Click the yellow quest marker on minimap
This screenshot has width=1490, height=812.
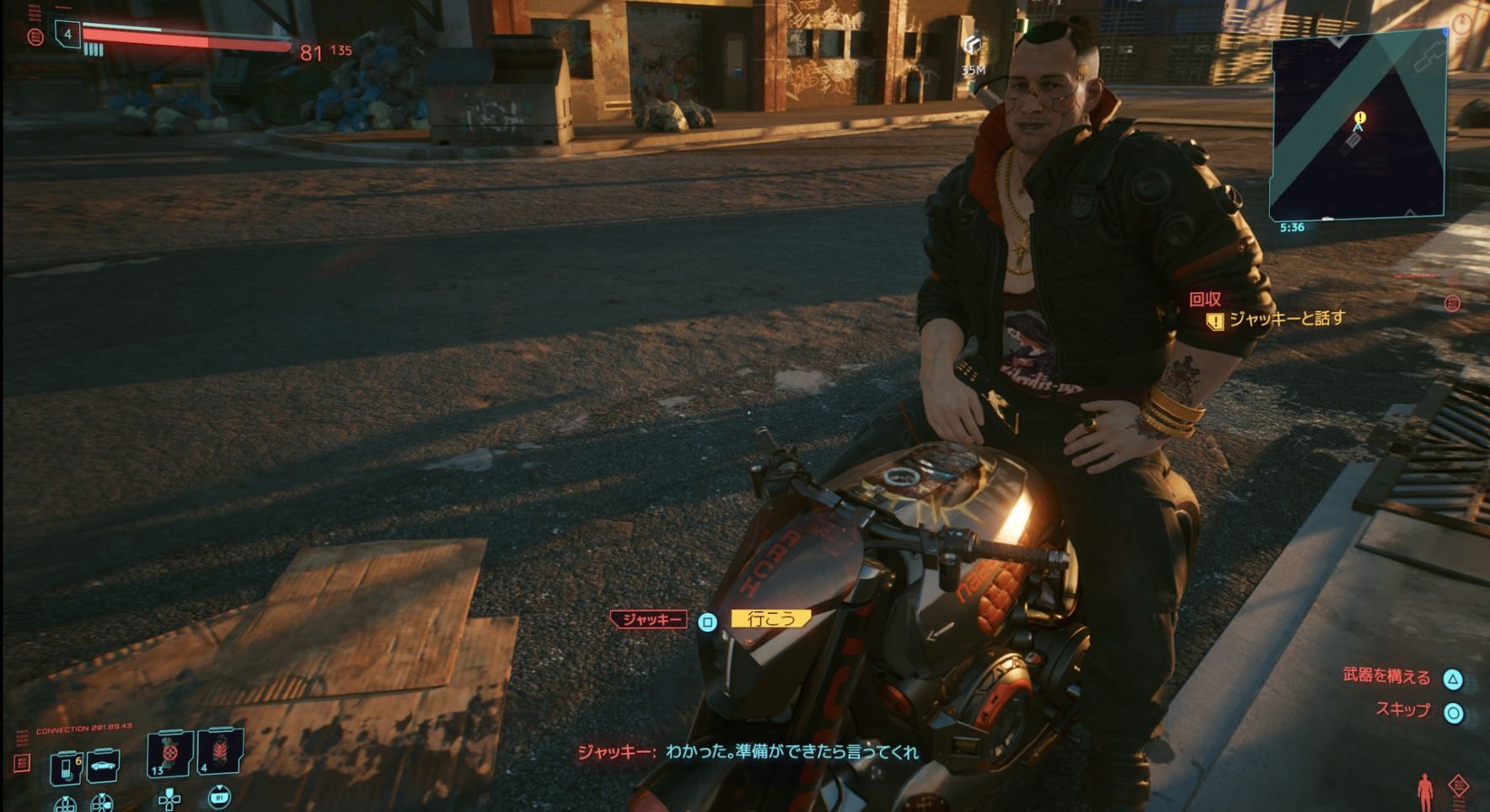pos(1359,117)
